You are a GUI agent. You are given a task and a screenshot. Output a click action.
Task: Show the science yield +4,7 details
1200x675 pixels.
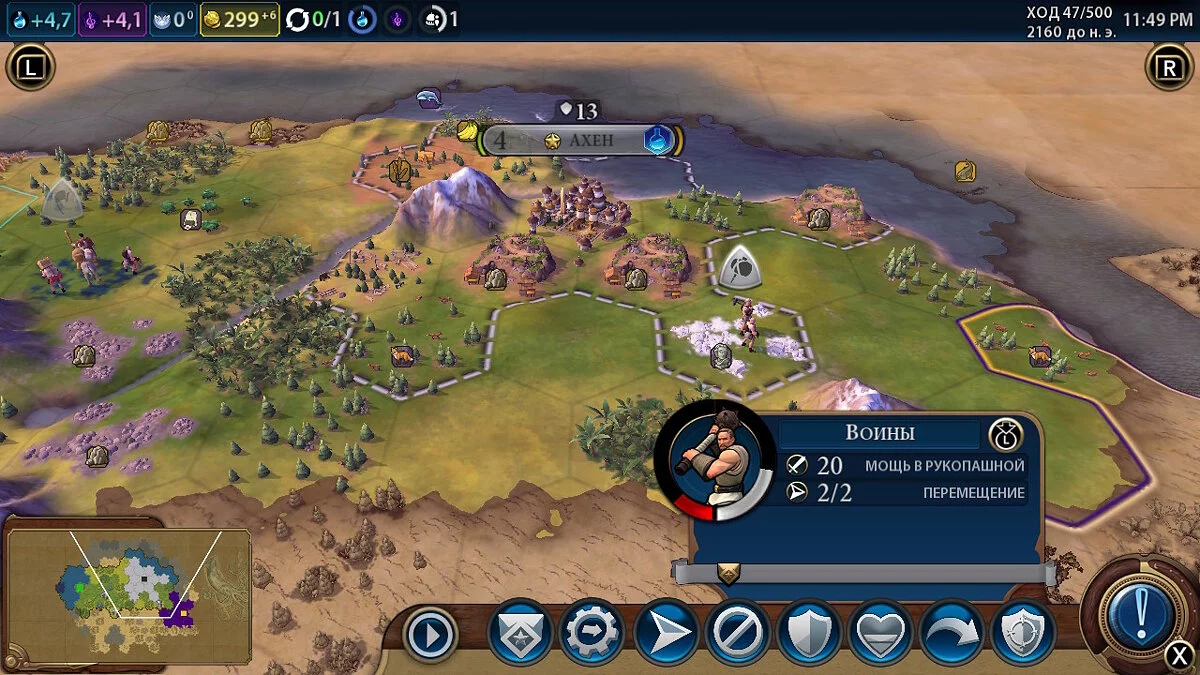[41, 19]
